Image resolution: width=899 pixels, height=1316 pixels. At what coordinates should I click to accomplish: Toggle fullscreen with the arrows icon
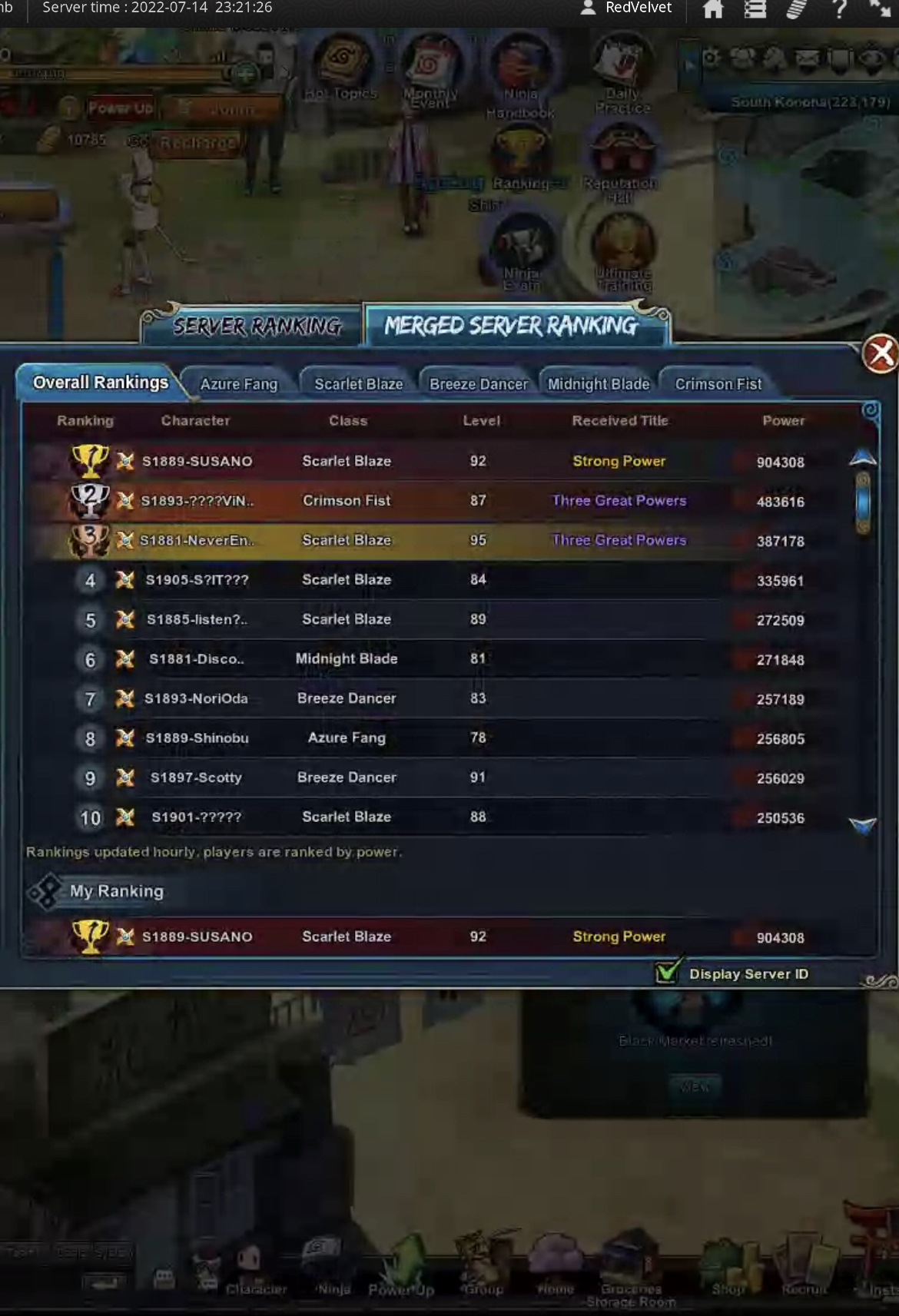(x=880, y=8)
